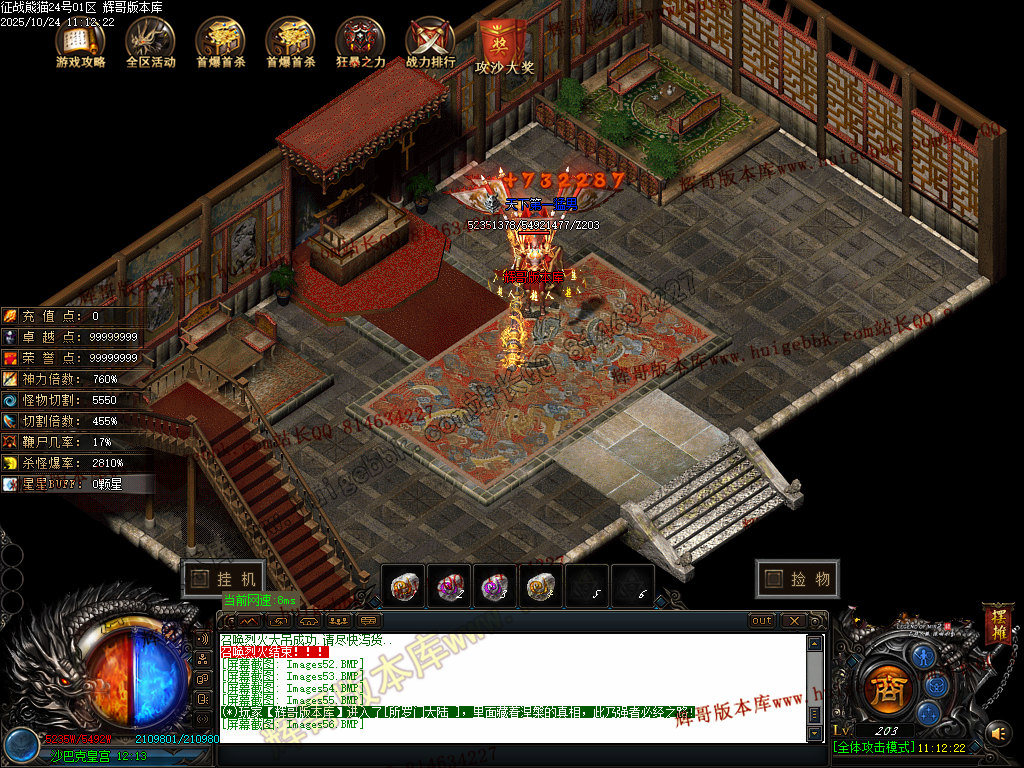Viewport: 1024px width, 768px height.
Task: Close the chat panel with X
Action: pyautogui.click(x=792, y=621)
